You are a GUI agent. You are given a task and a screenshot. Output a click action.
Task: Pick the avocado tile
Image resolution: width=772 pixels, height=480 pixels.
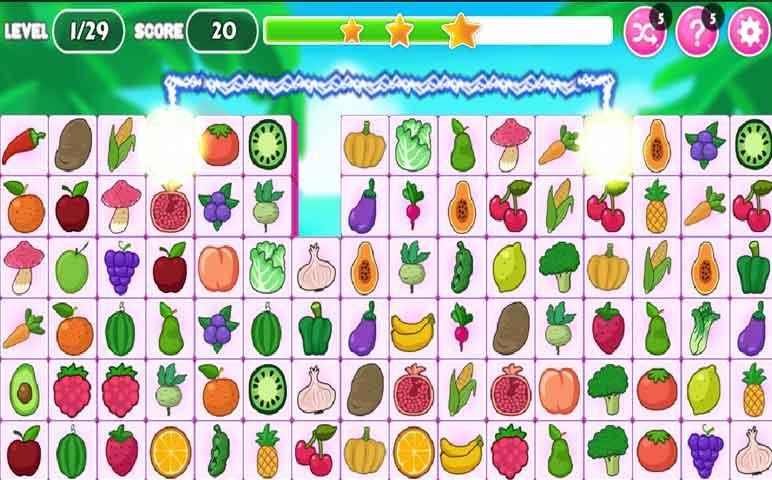click(x=23, y=390)
